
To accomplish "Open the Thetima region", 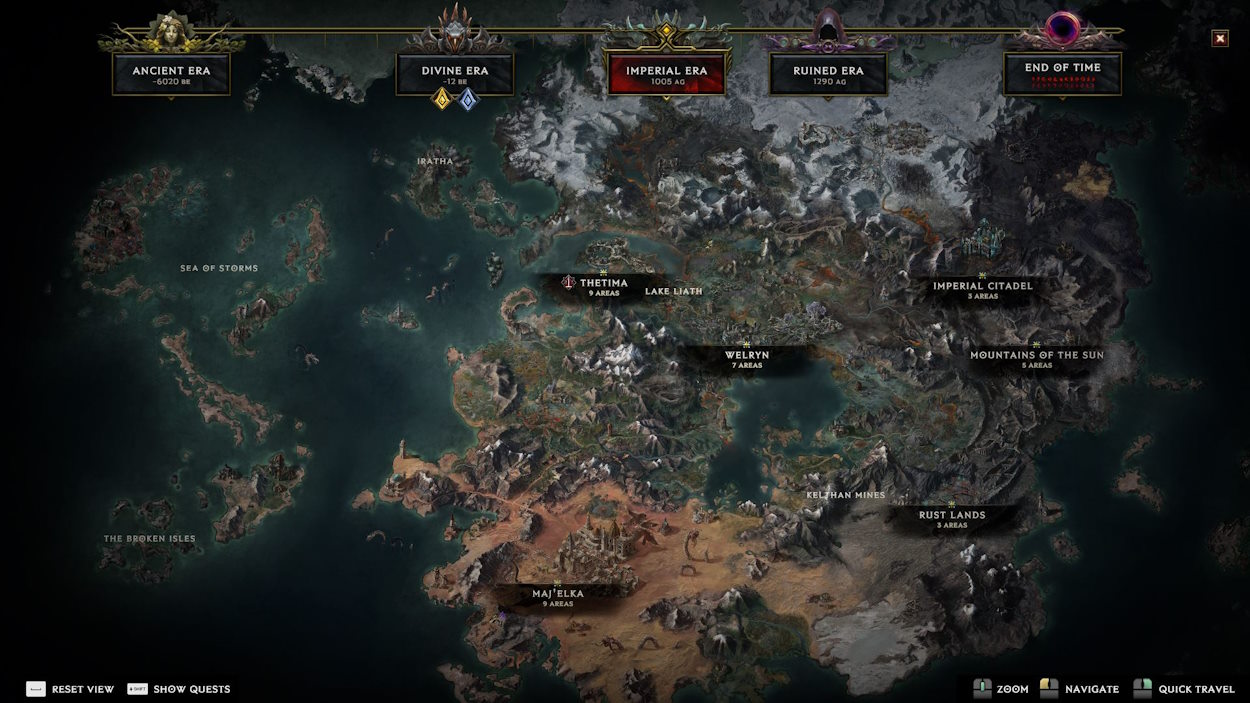I will click(603, 287).
